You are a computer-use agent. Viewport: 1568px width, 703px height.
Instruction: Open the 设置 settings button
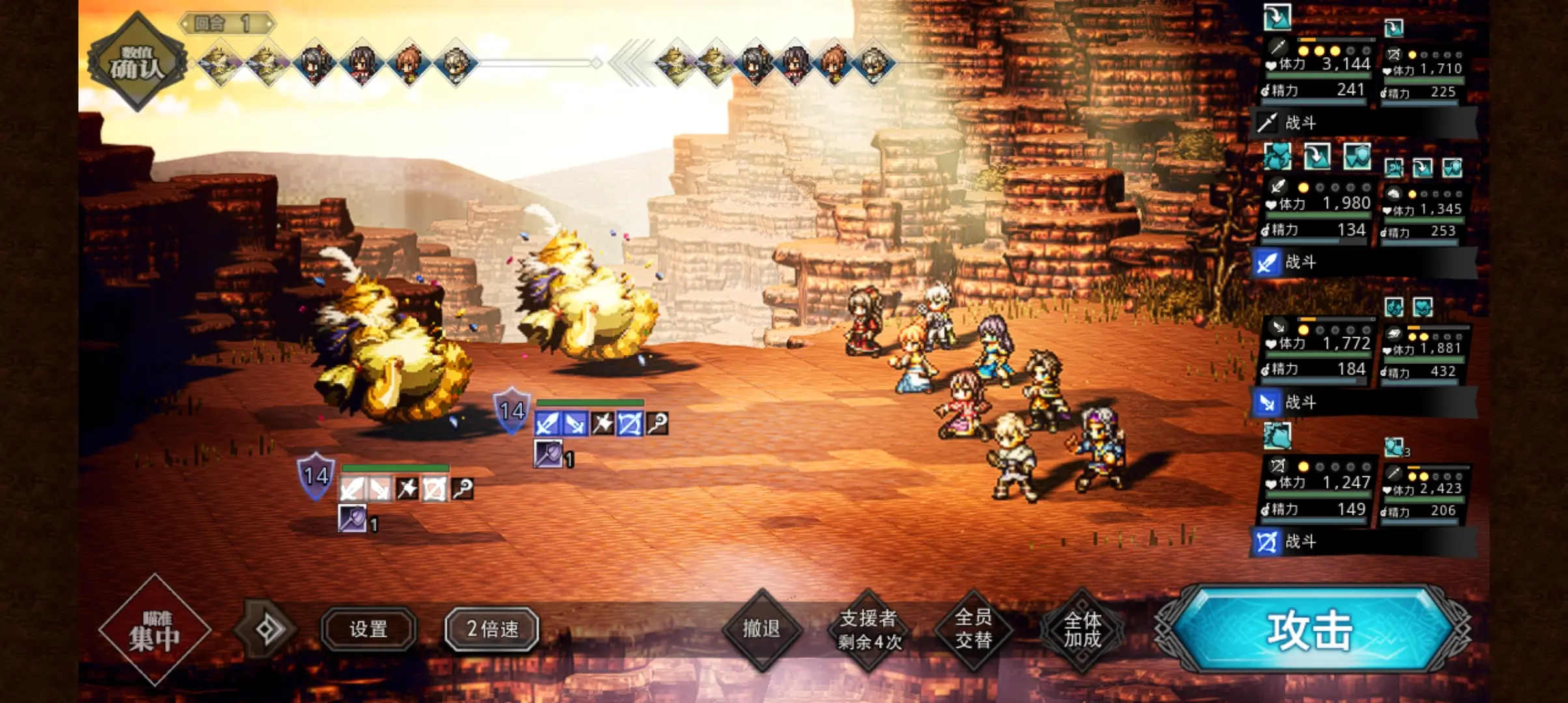(369, 629)
